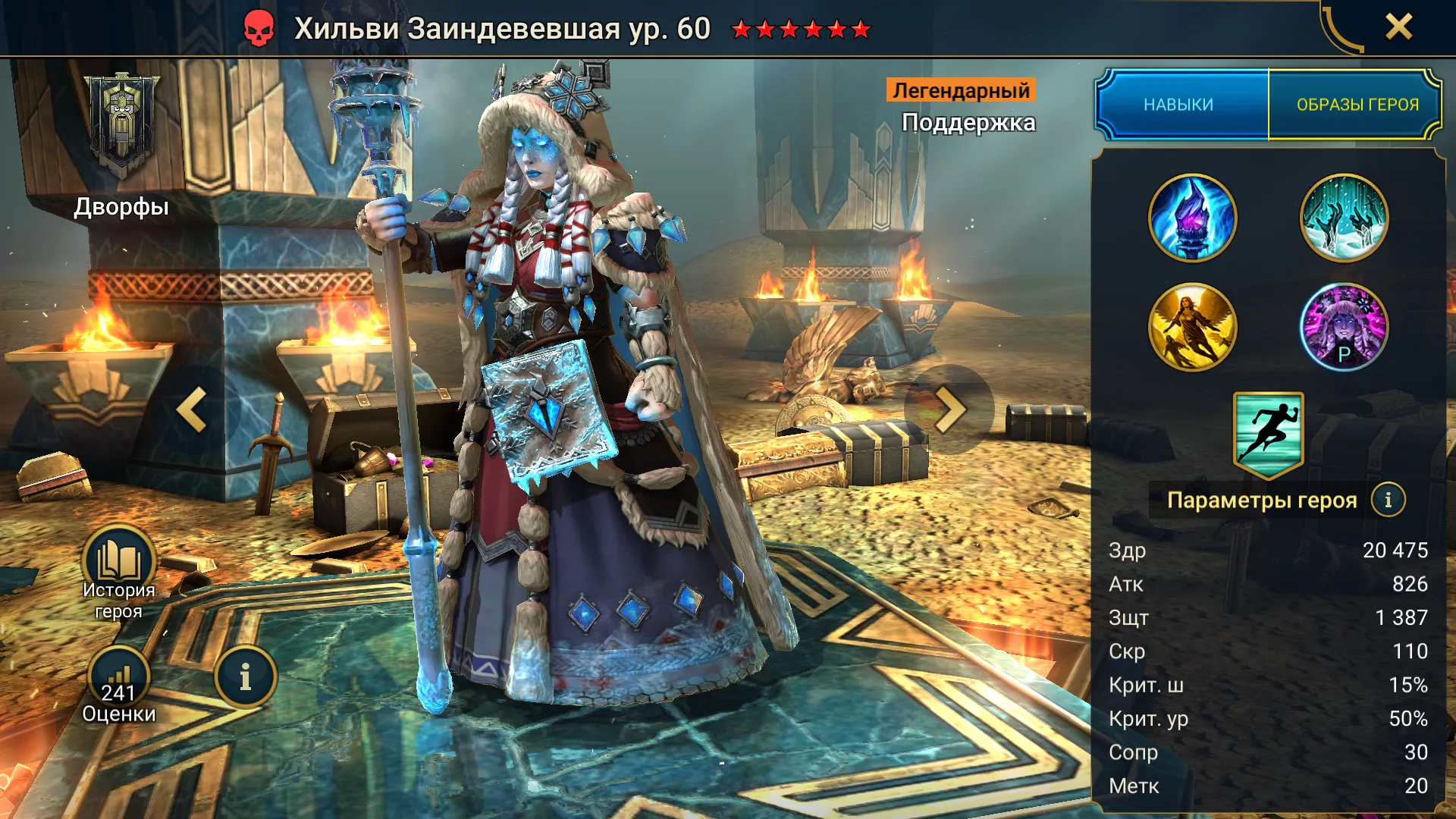Go to the next hero
Viewport: 1456px width, 819px height.
949,409
